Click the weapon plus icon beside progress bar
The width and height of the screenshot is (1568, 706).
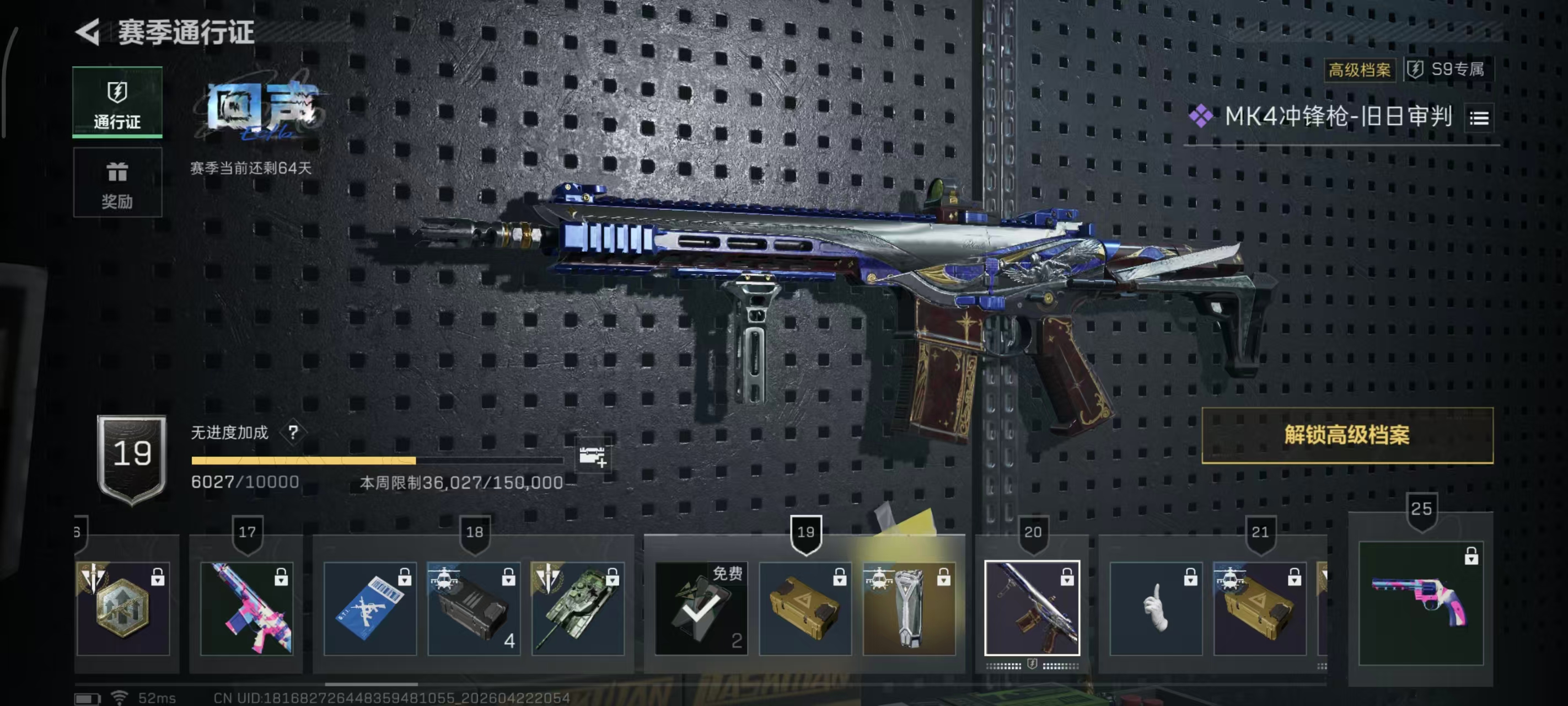[x=592, y=456]
